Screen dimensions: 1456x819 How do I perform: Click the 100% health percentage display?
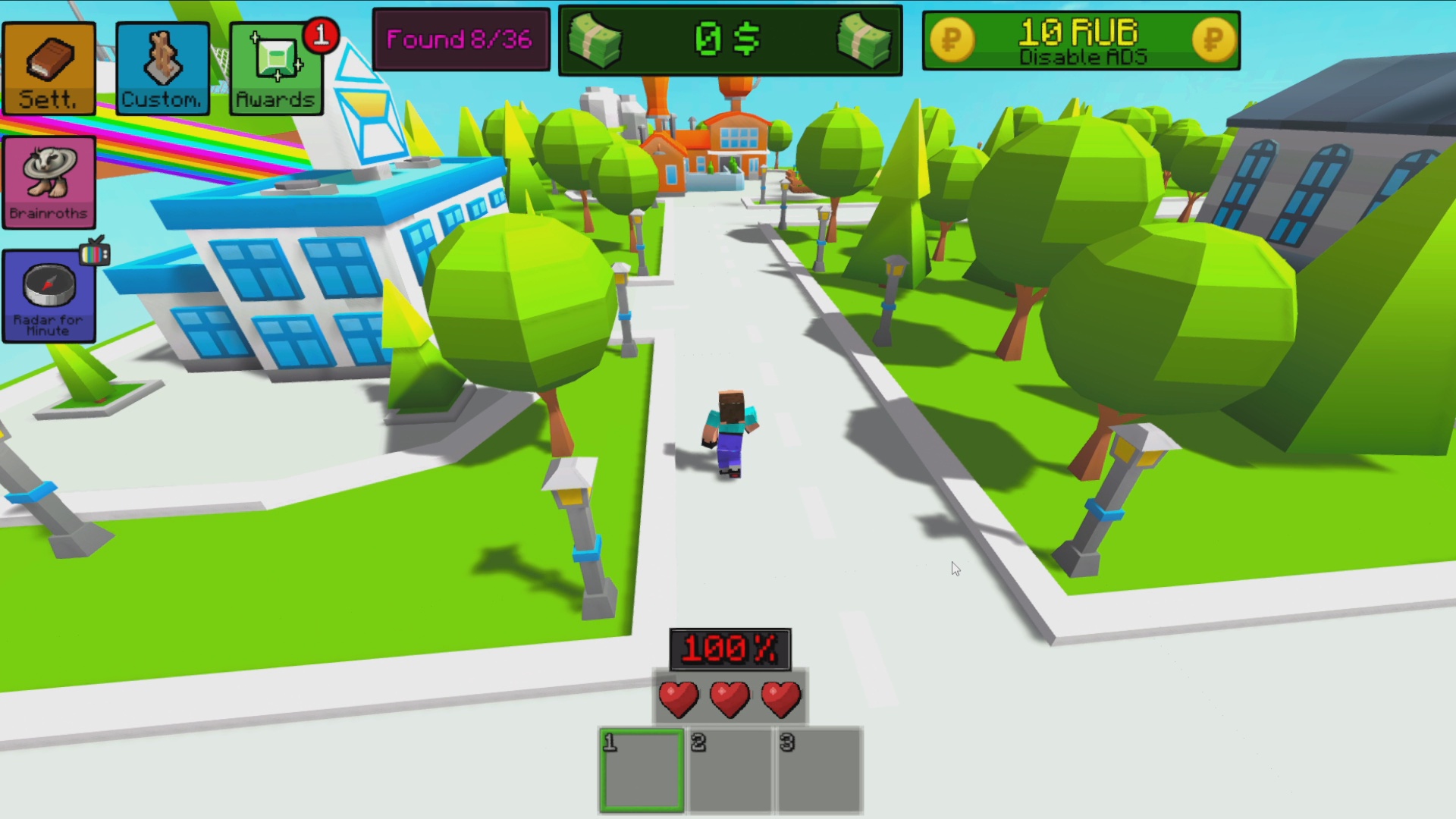point(730,648)
